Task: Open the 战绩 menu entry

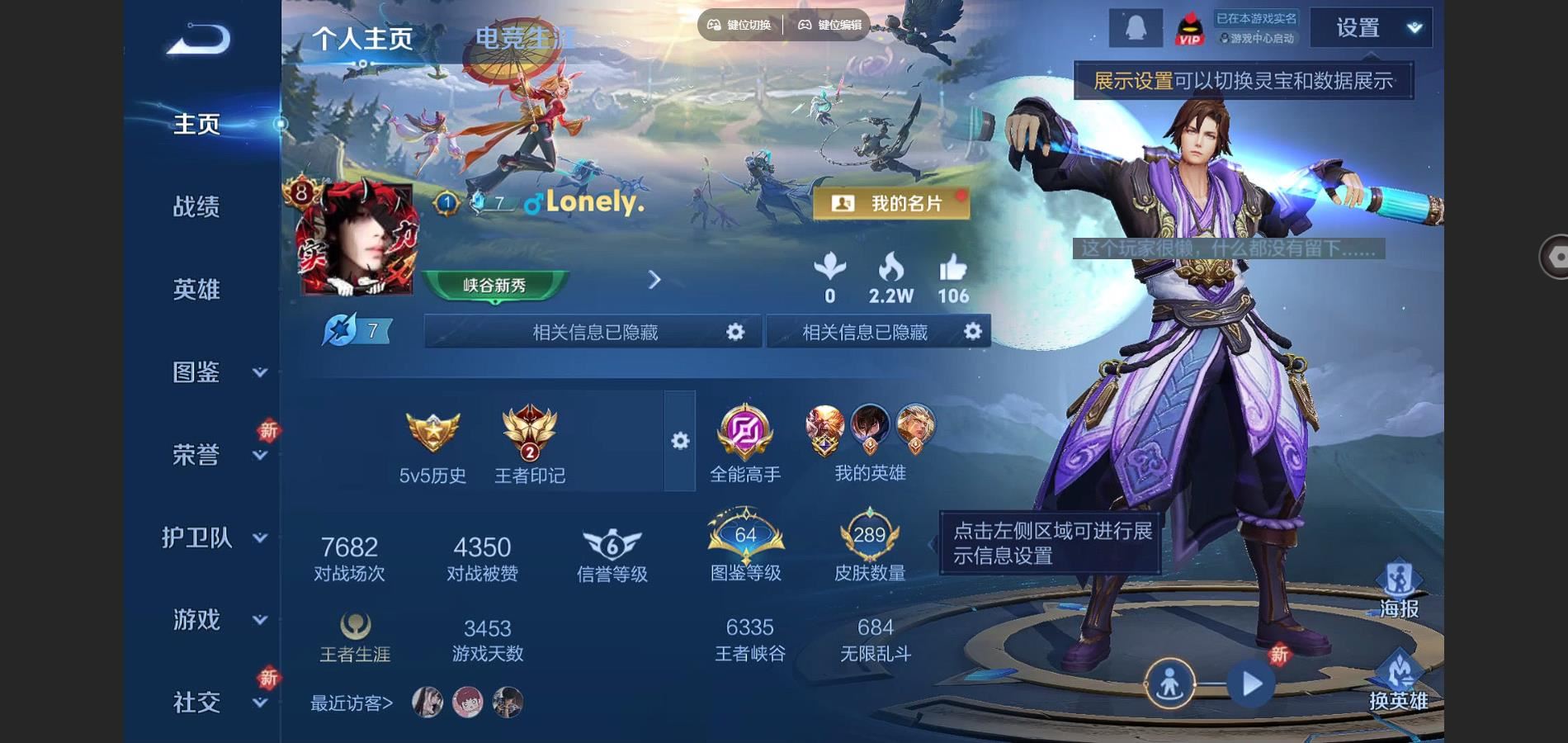Action: click(x=196, y=206)
